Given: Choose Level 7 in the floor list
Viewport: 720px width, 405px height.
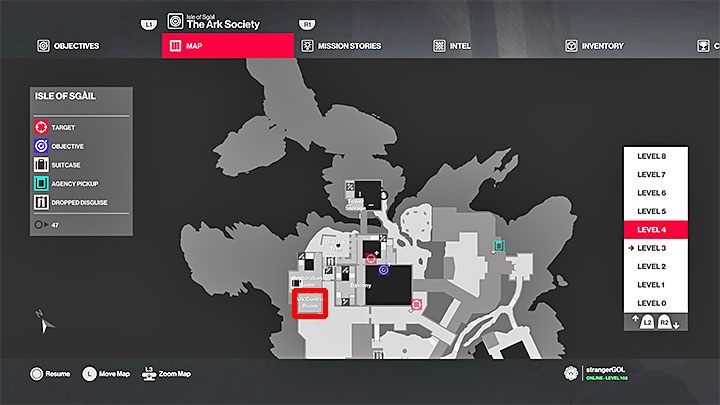Looking at the screenshot, I should [657, 175].
